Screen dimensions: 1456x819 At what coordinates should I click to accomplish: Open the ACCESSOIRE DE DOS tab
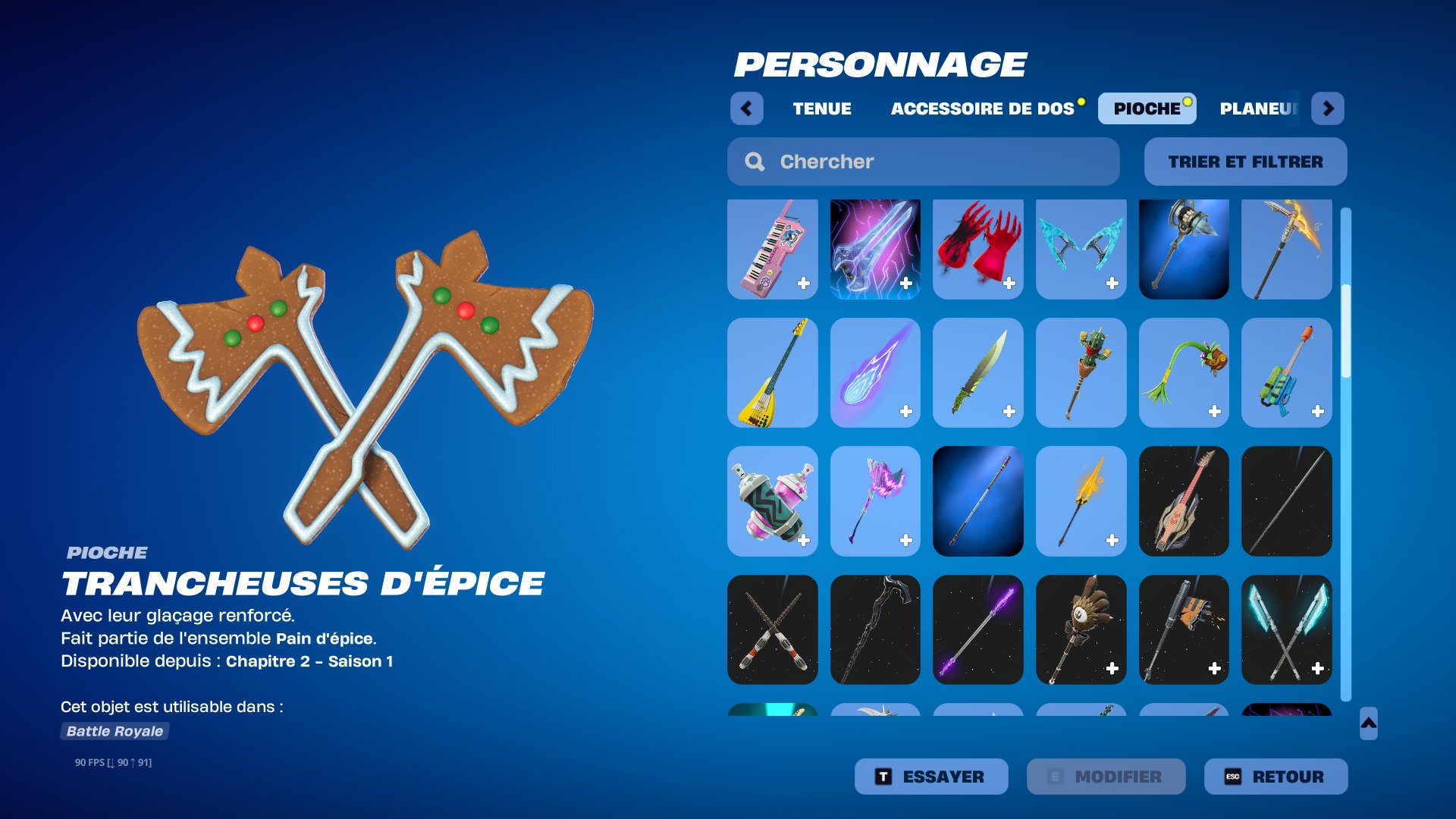(983, 108)
